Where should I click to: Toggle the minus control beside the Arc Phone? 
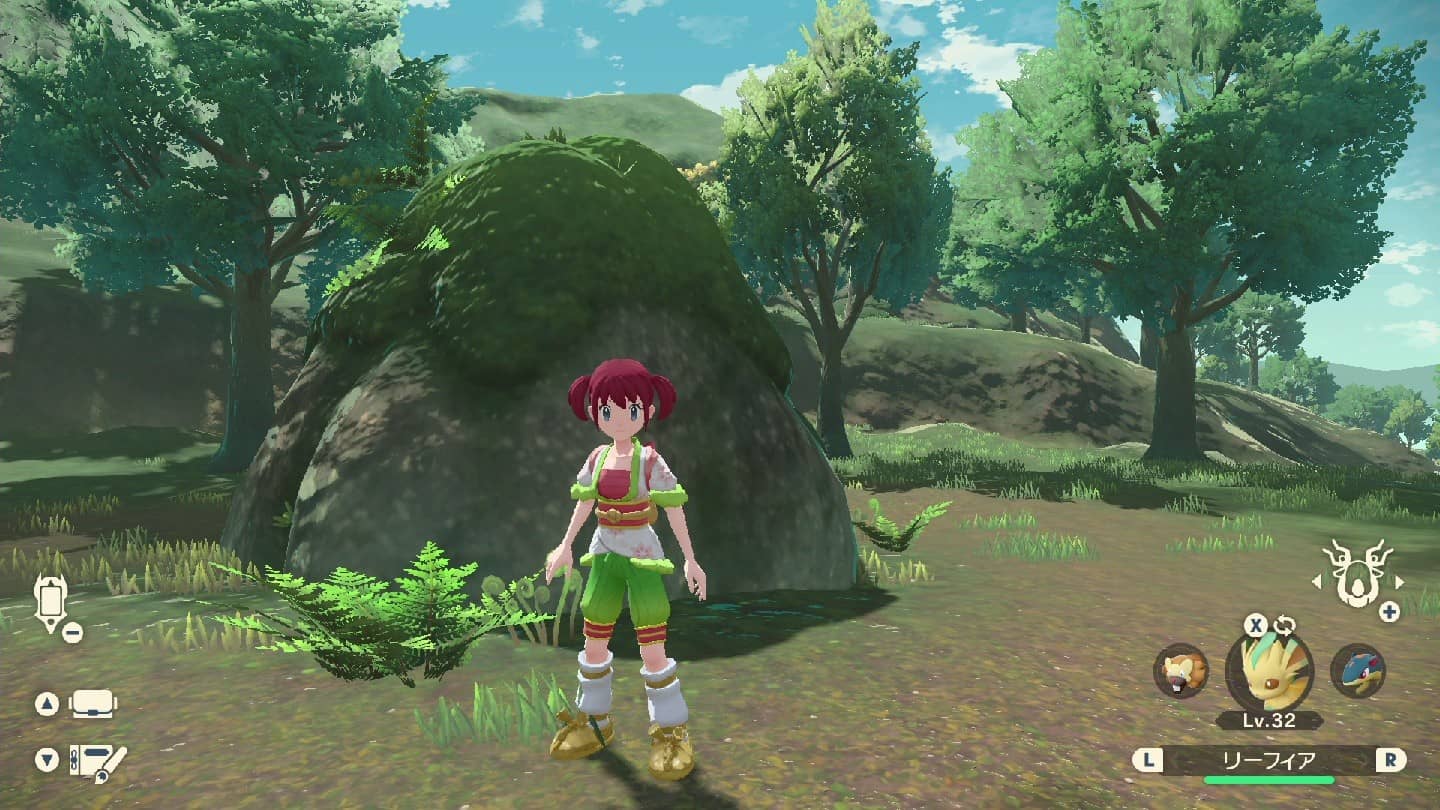74,631
